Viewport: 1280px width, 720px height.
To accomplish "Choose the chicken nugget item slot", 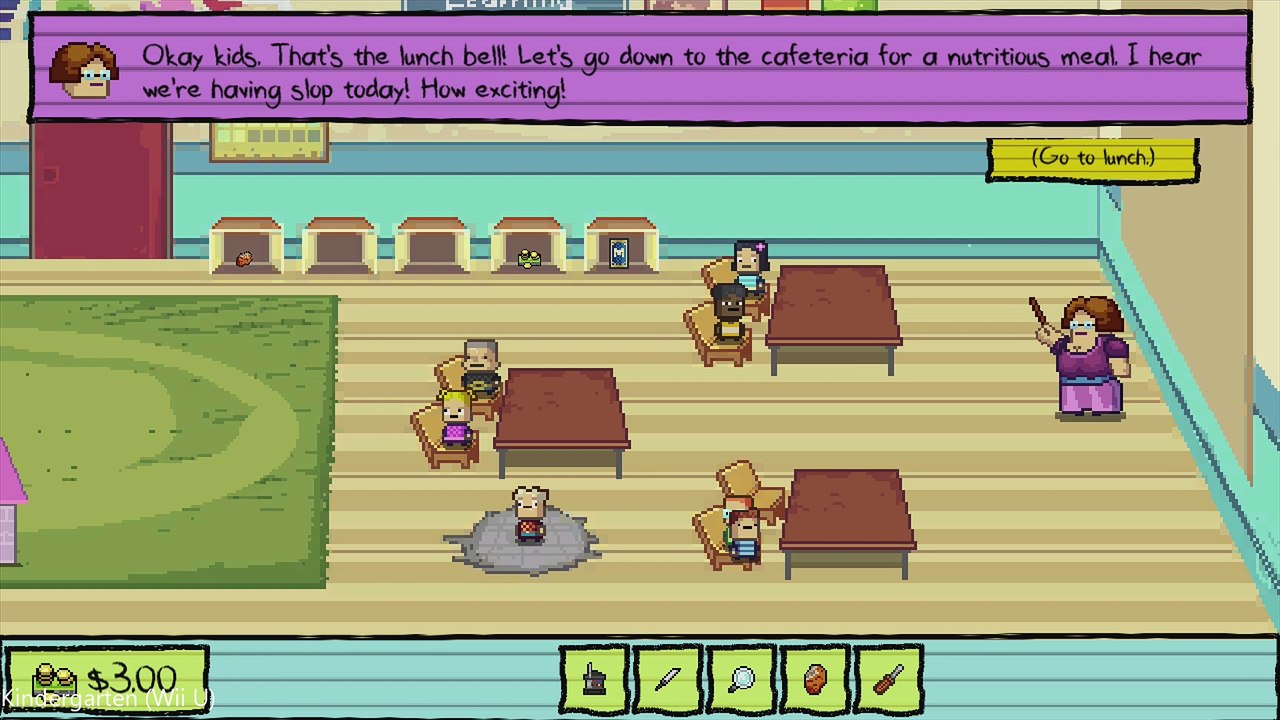I will point(815,679).
